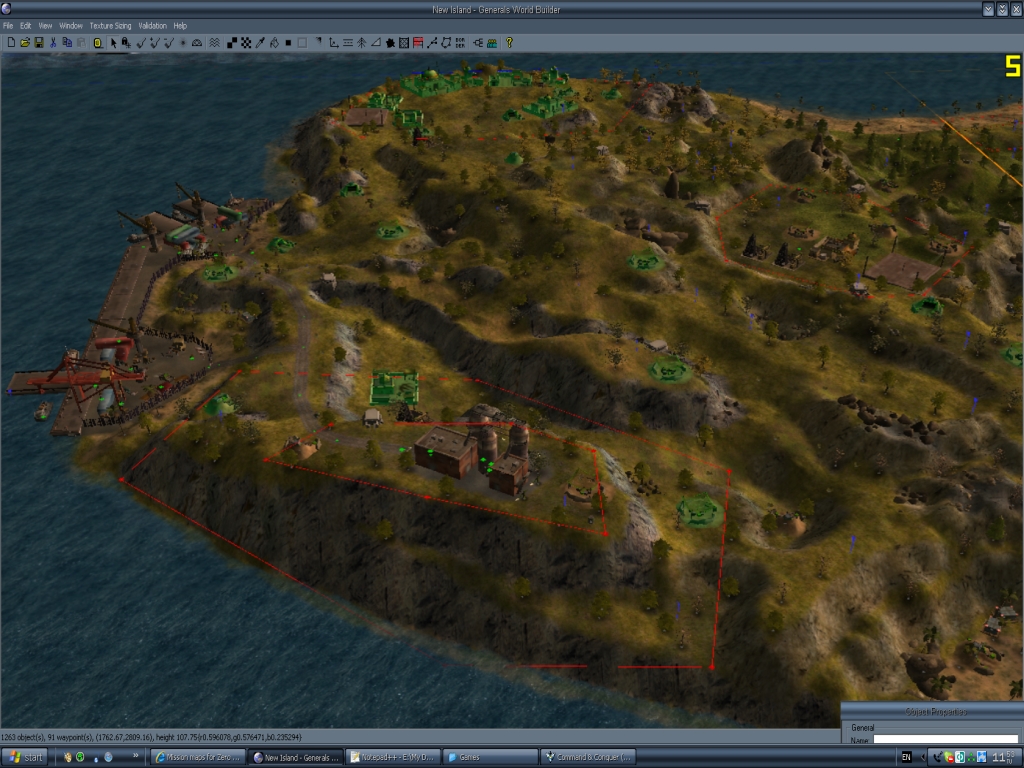Open the Window menu

pyautogui.click(x=71, y=25)
